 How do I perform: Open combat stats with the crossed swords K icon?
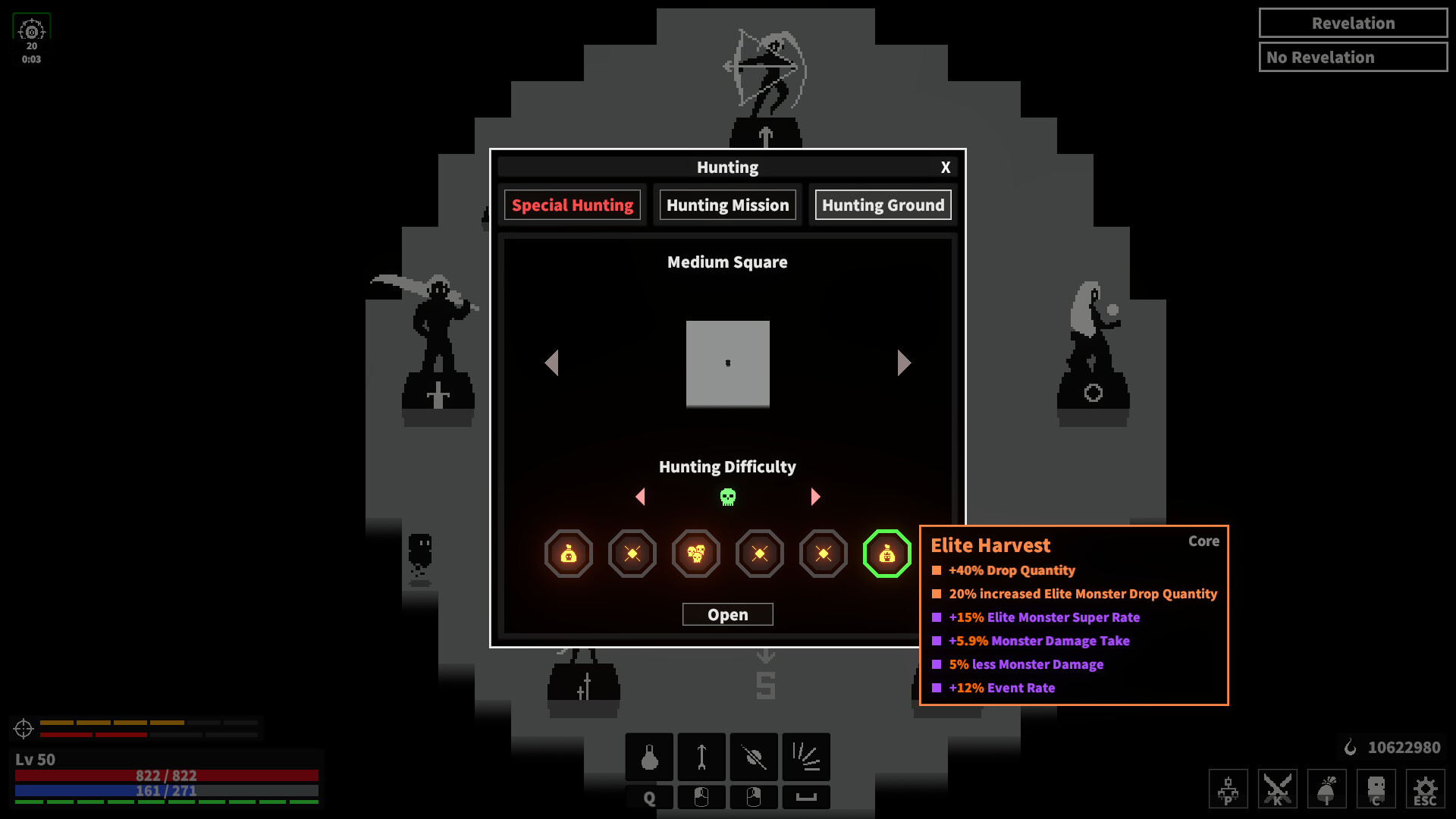click(x=1277, y=789)
